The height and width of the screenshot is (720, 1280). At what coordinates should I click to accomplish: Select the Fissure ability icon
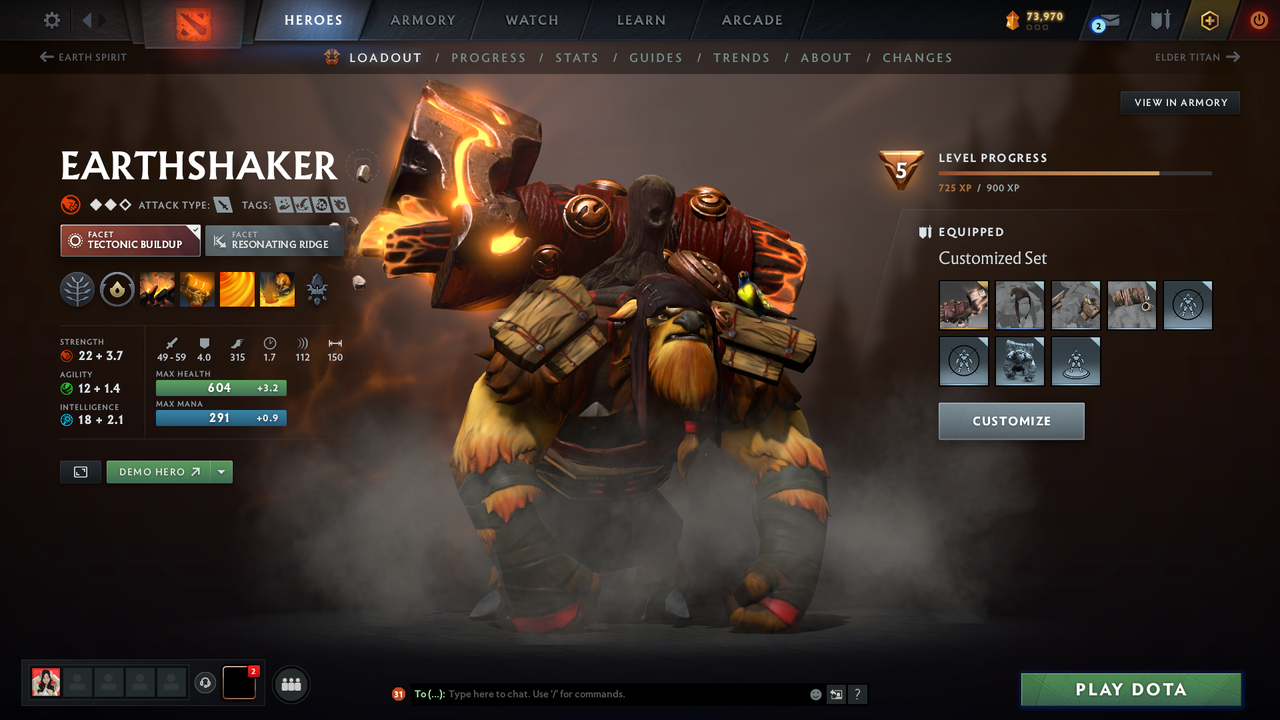[x=157, y=290]
